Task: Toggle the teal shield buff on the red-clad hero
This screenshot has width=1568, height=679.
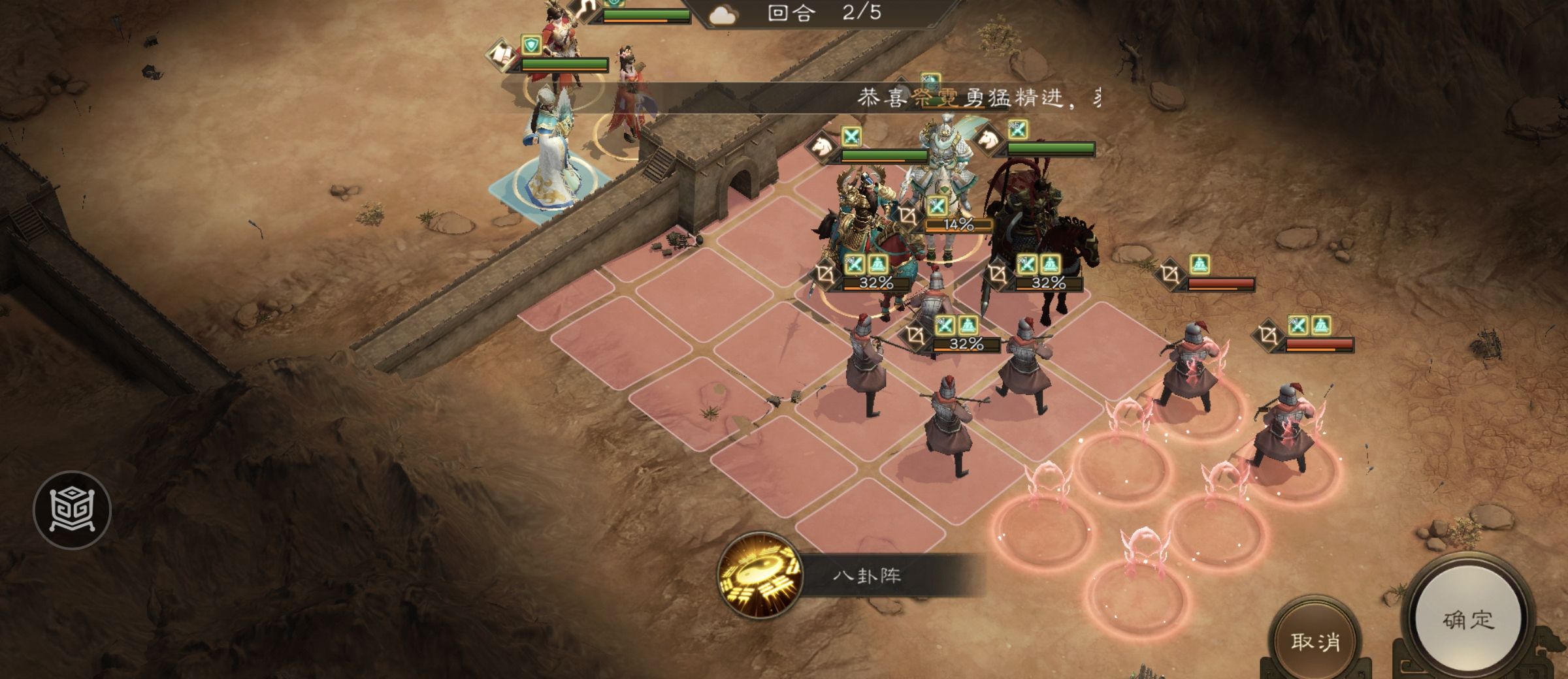Action: 531,44
